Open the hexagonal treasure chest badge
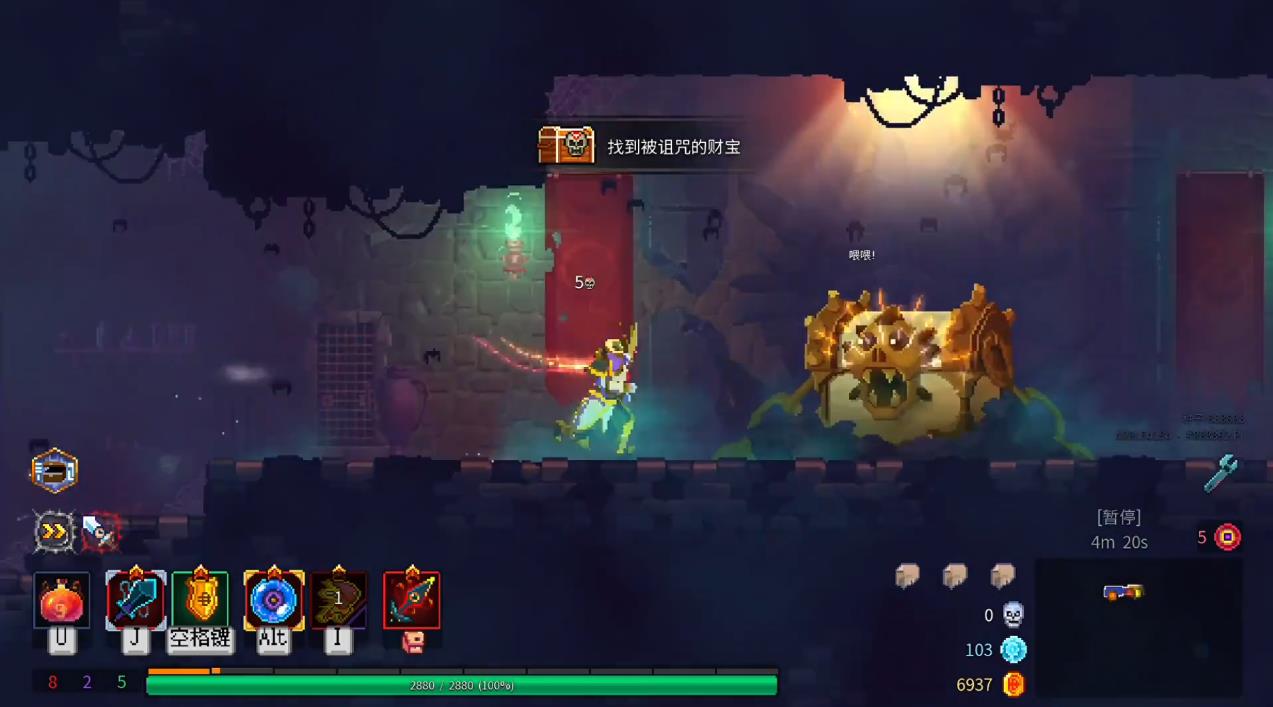The height and width of the screenshot is (707, 1273). tap(54, 471)
